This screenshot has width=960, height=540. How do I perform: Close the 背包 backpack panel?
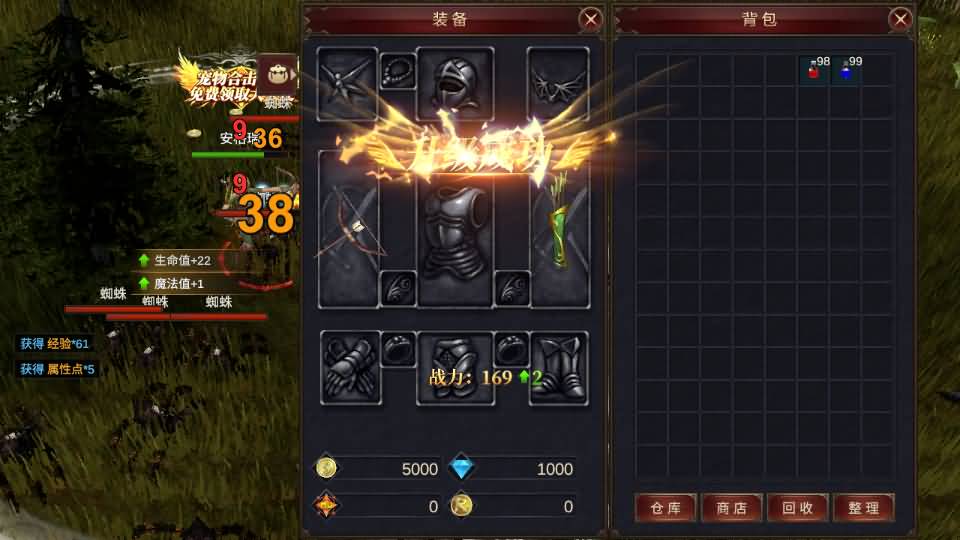(x=900, y=19)
